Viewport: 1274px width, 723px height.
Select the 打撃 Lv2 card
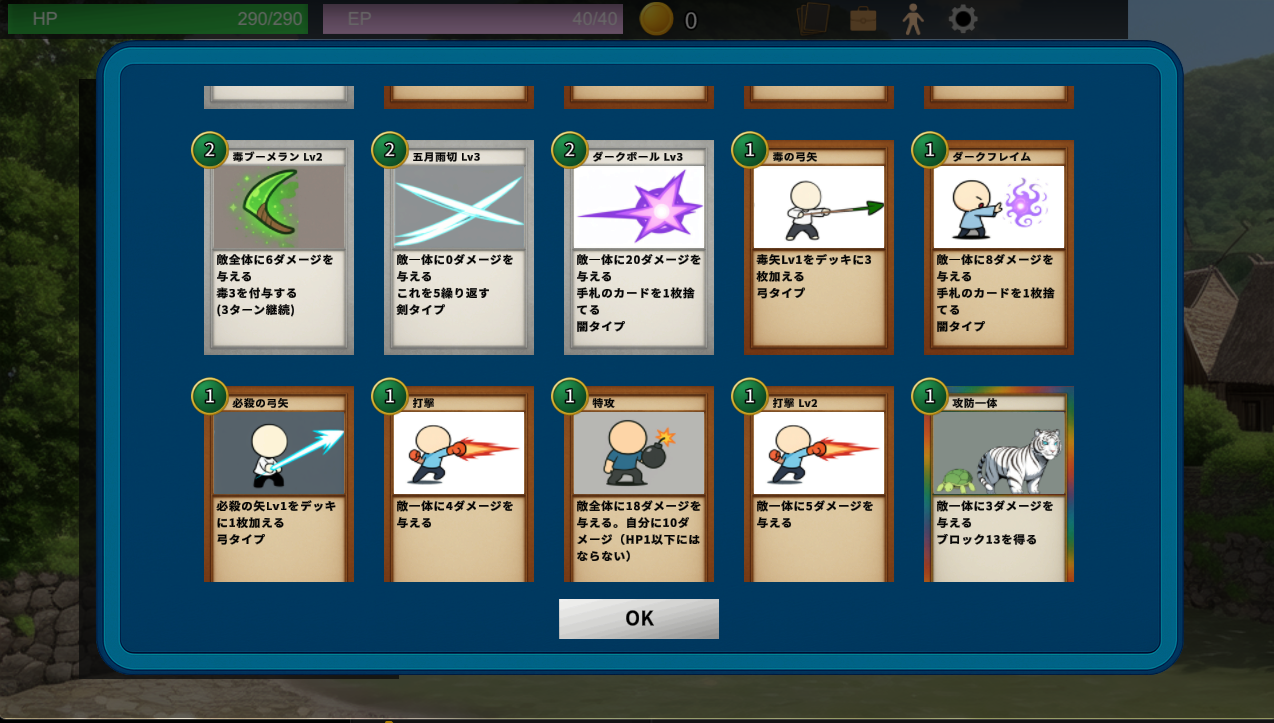[x=819, y=485]
